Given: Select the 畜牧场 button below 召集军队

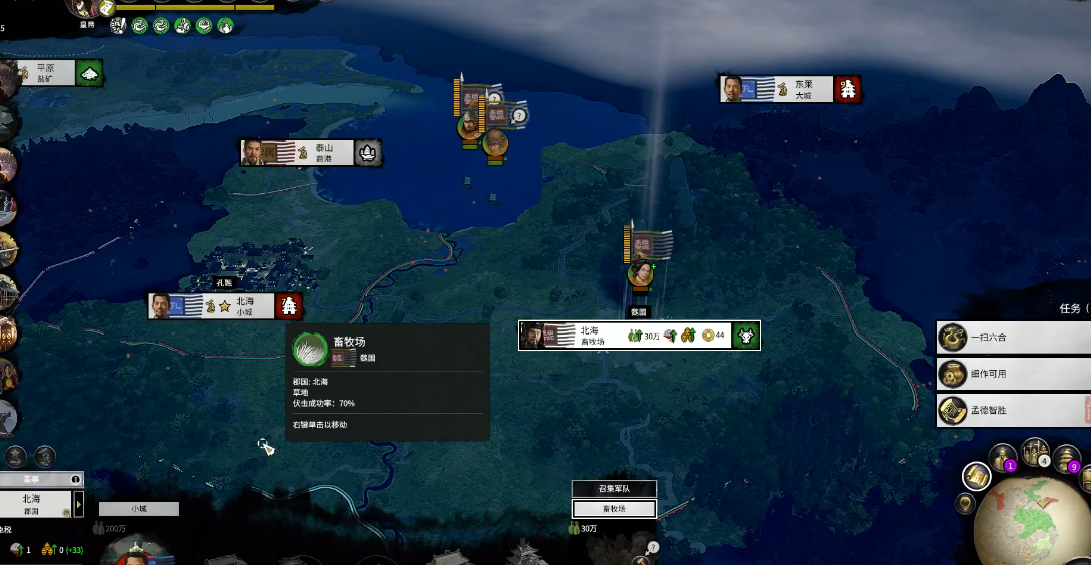Looking at the screenshot, I should pos(614,509).
